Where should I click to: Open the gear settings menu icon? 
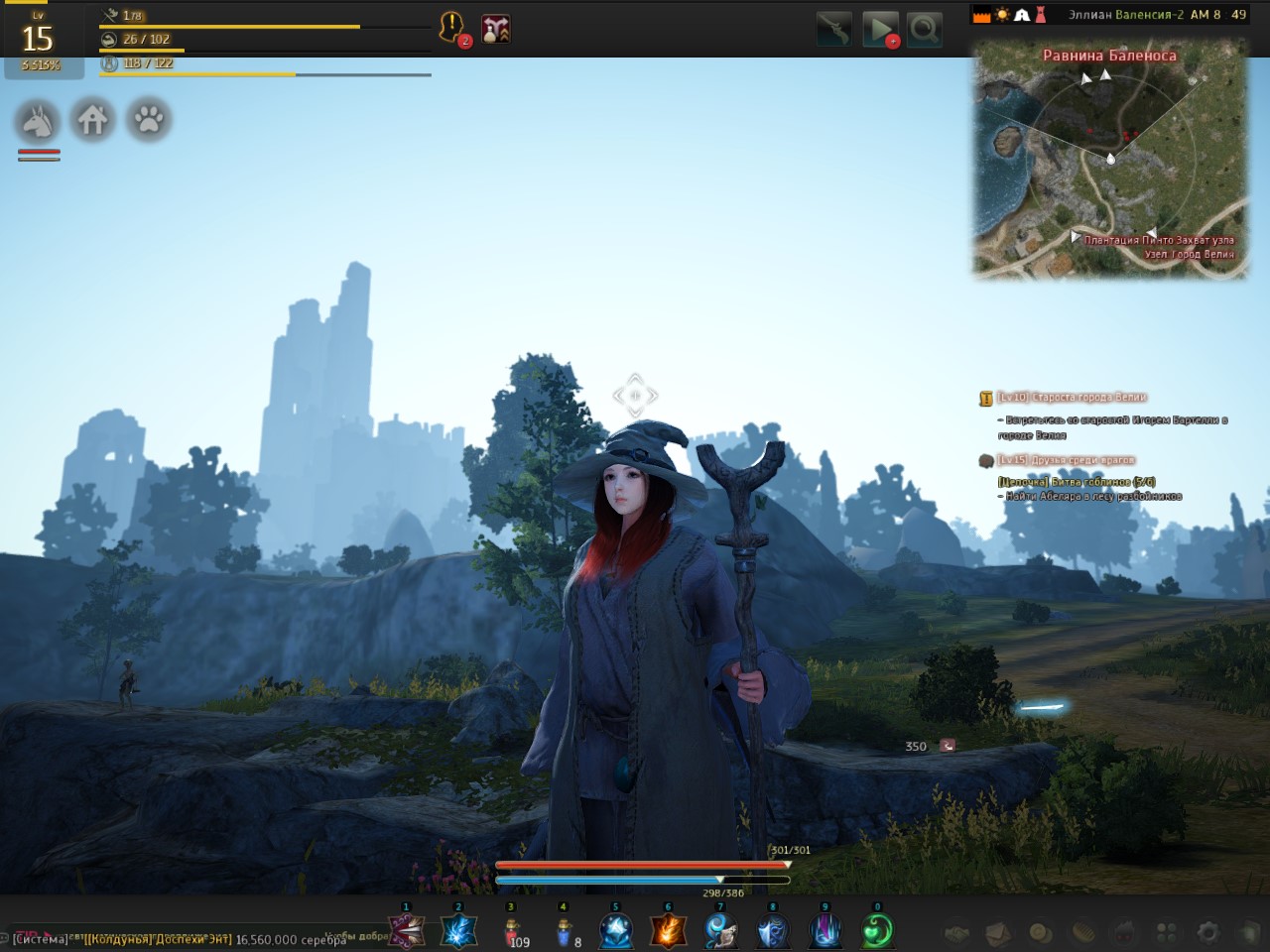pyautogui.click(x=1207, y=932)
